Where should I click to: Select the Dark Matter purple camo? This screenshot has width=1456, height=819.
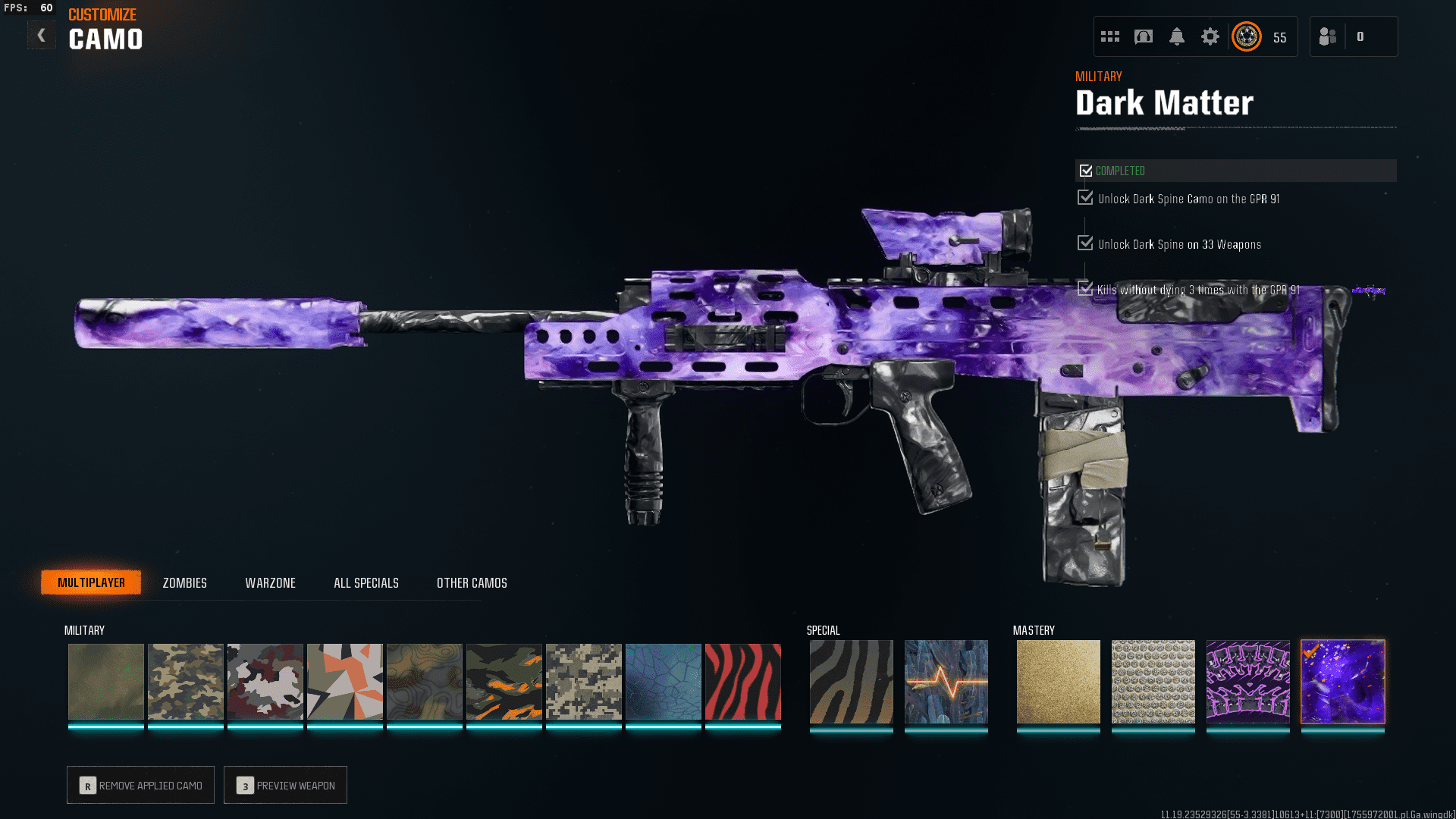pos(1342,681)
